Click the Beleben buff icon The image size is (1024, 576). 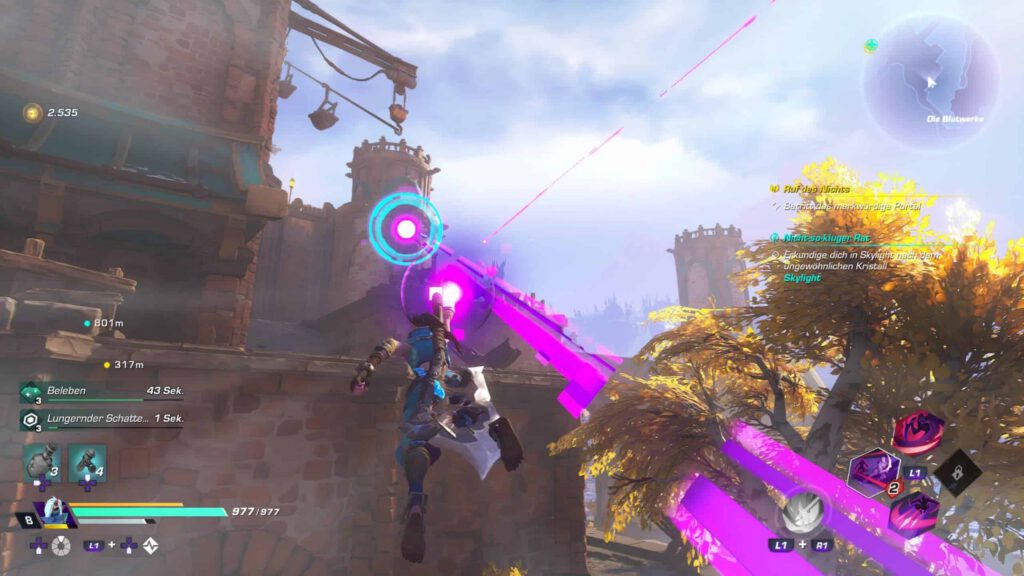29,391
